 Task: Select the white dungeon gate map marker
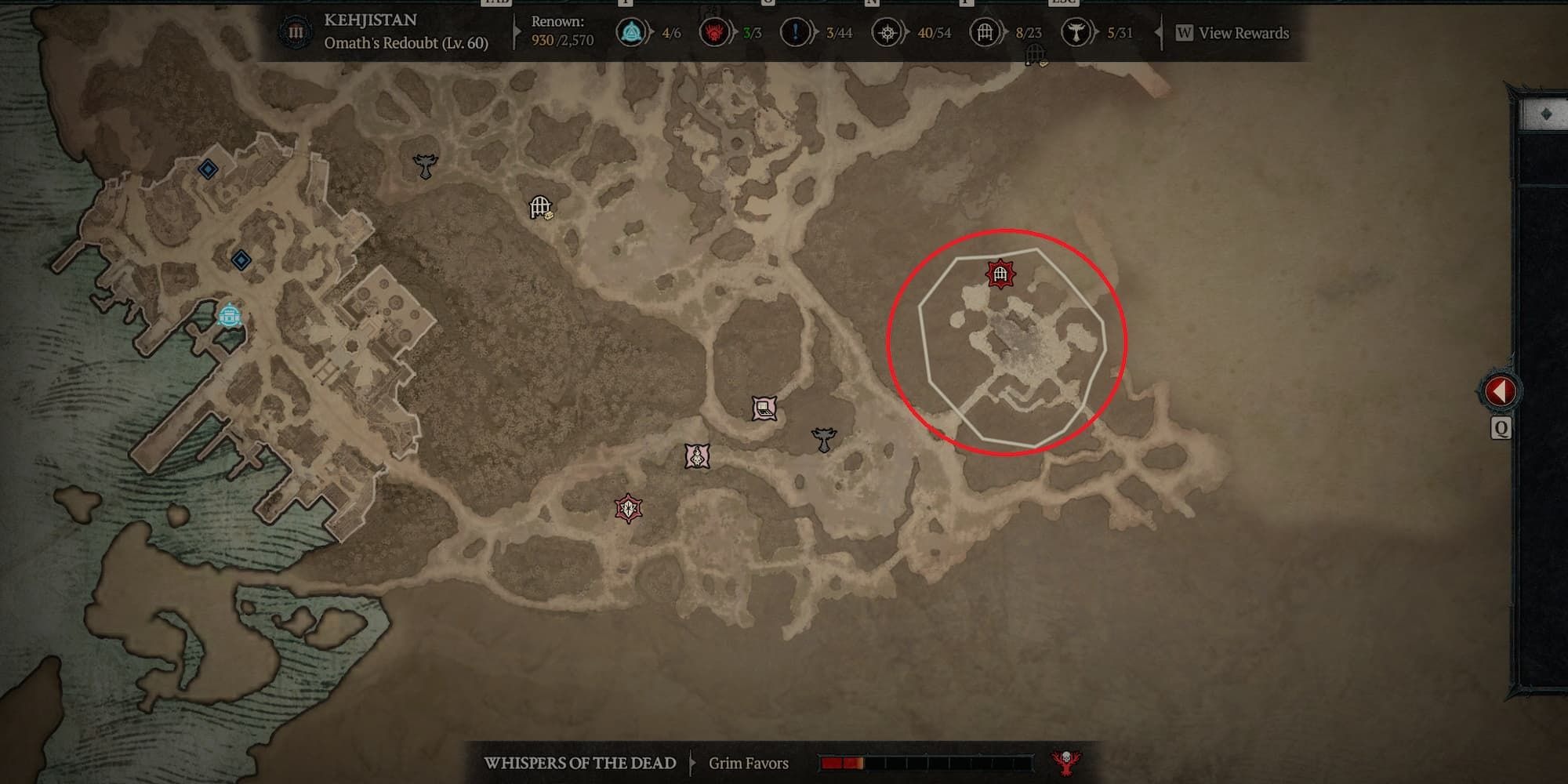[x=540, y=207]
